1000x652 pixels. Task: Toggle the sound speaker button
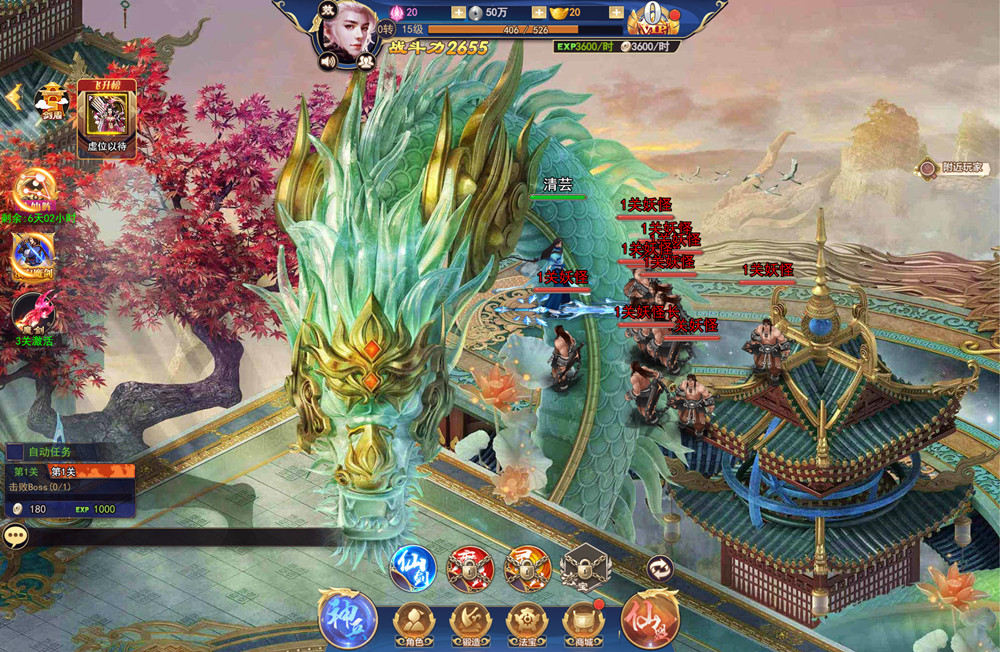[327, 60]
